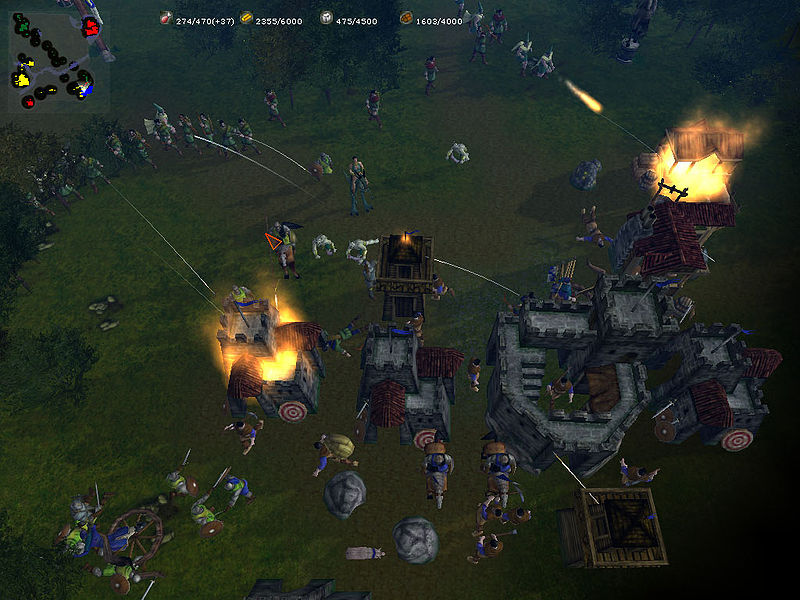Click the blue marker on the minimap
Viewport: 800px width, 600px height.
[x=88, y=89]
